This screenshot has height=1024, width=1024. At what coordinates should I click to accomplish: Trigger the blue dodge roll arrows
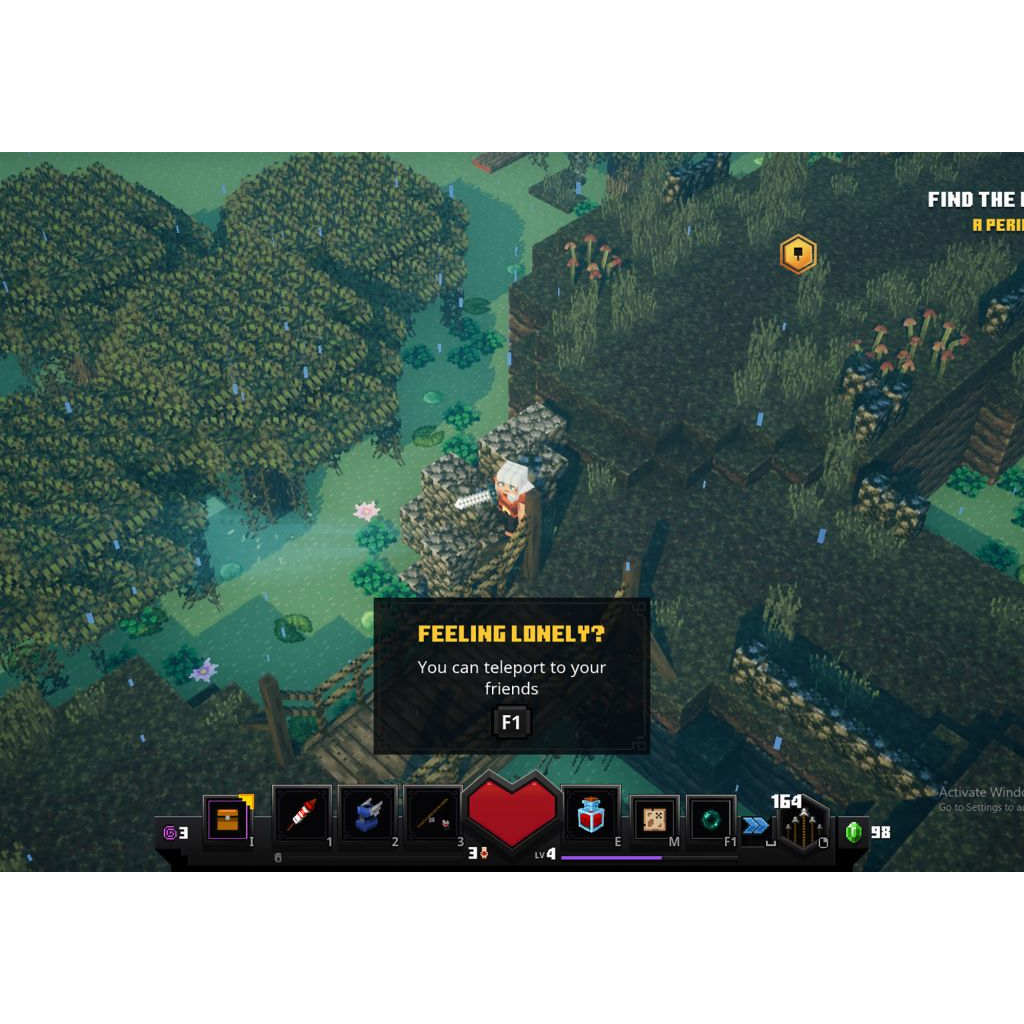[755, 825]
